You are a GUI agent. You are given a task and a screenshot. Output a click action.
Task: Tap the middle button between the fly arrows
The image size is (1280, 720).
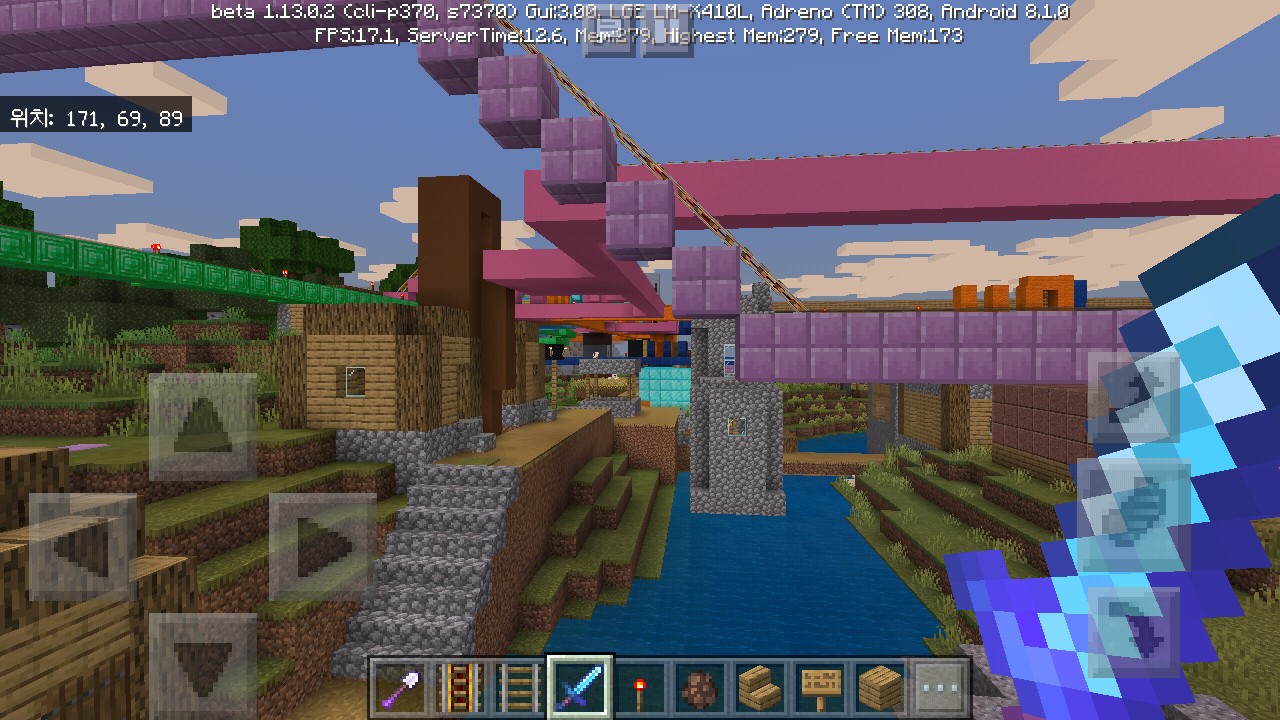1134,512
